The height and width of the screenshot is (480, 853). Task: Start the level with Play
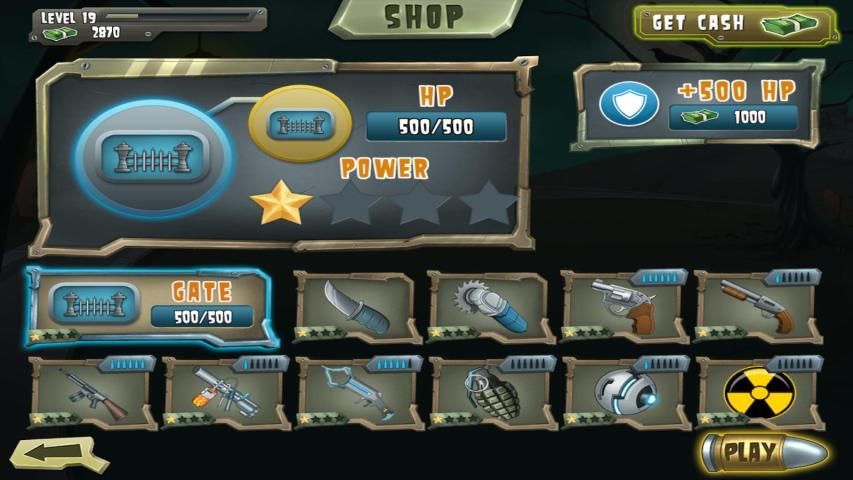762,452
